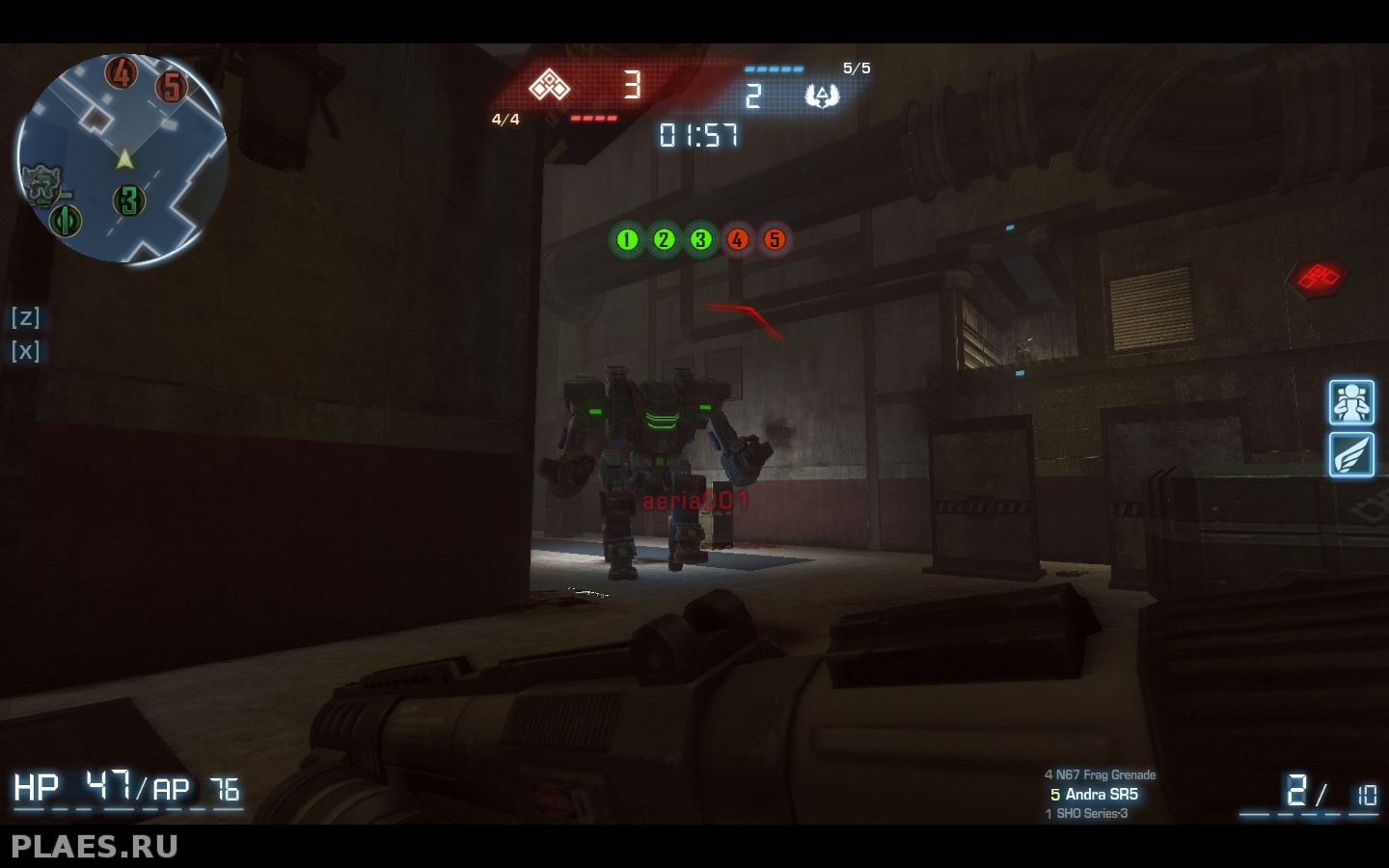The height and width of the screenshot is (868, 1389).
Task: Click the circular minimap
Action: pyautogui.click(x=123, y=159)
